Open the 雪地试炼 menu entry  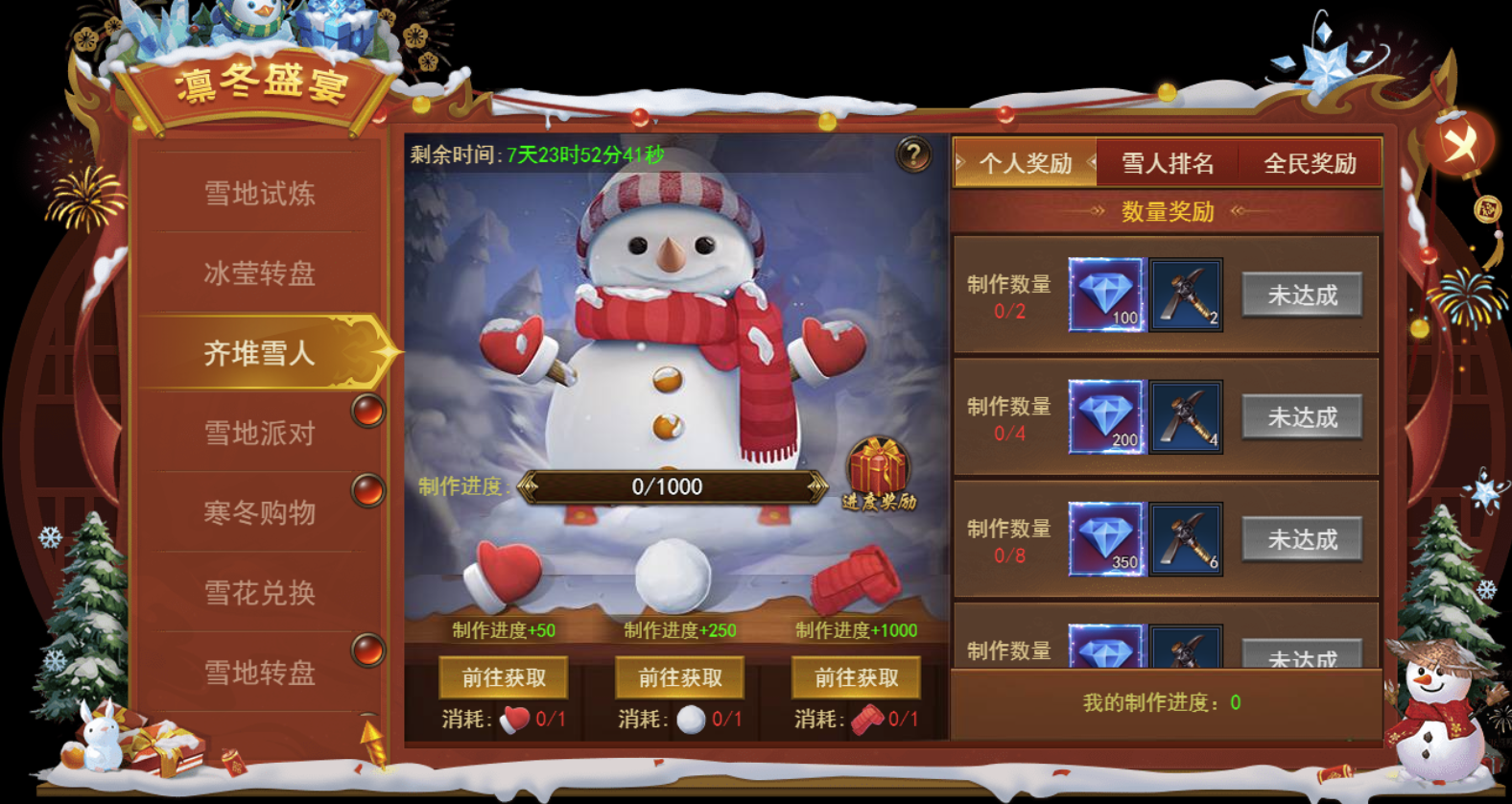pos(259,194)
